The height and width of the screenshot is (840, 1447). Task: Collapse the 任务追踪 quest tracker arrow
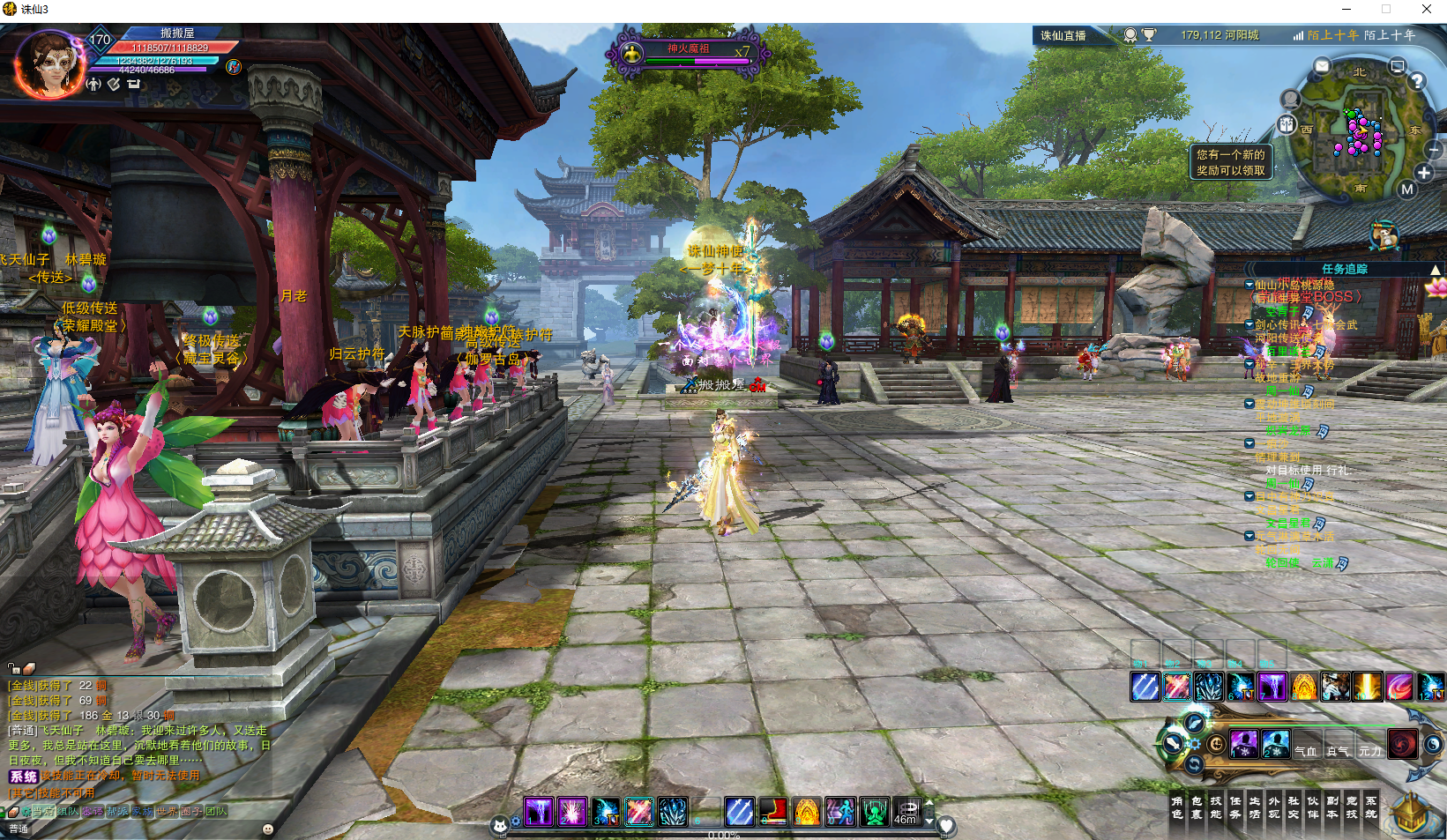(x=1436, y=270)
